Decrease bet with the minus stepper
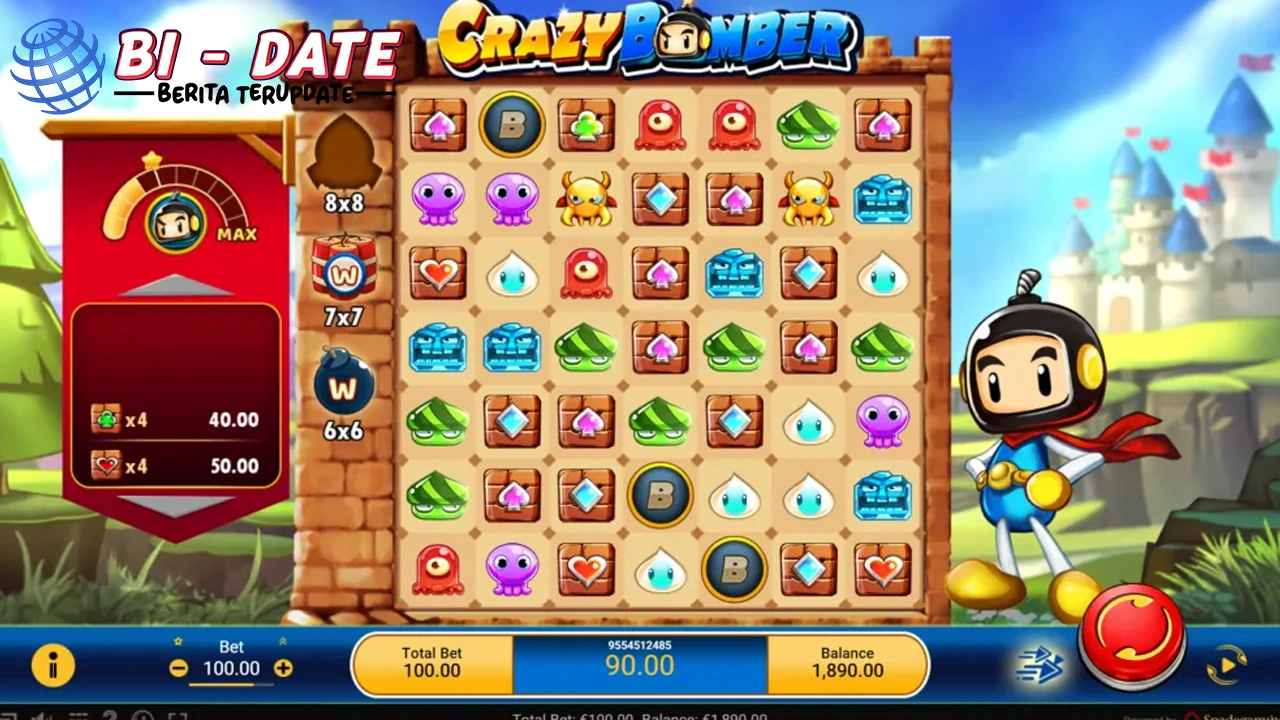The image size is (1280, 720). (179, 668)
